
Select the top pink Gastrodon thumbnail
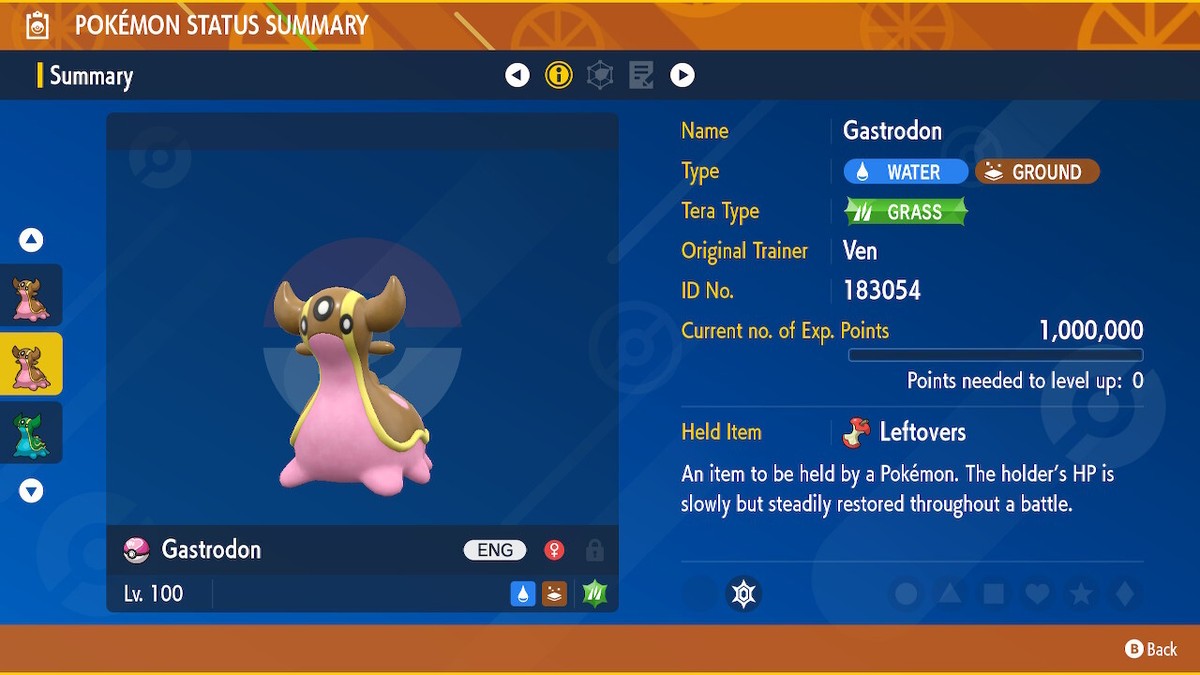(31, 296)
